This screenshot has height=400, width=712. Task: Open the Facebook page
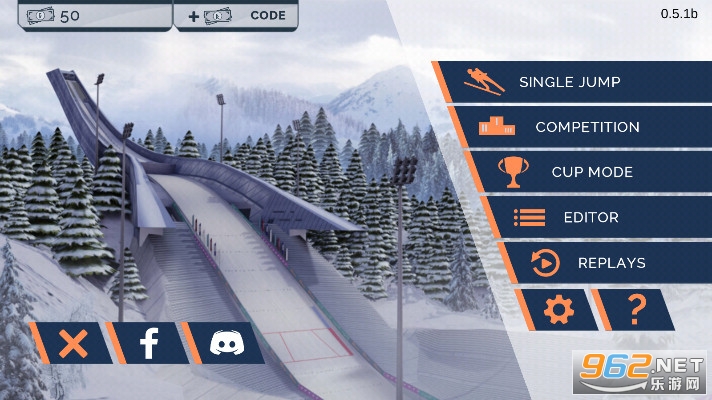point(148,344)
